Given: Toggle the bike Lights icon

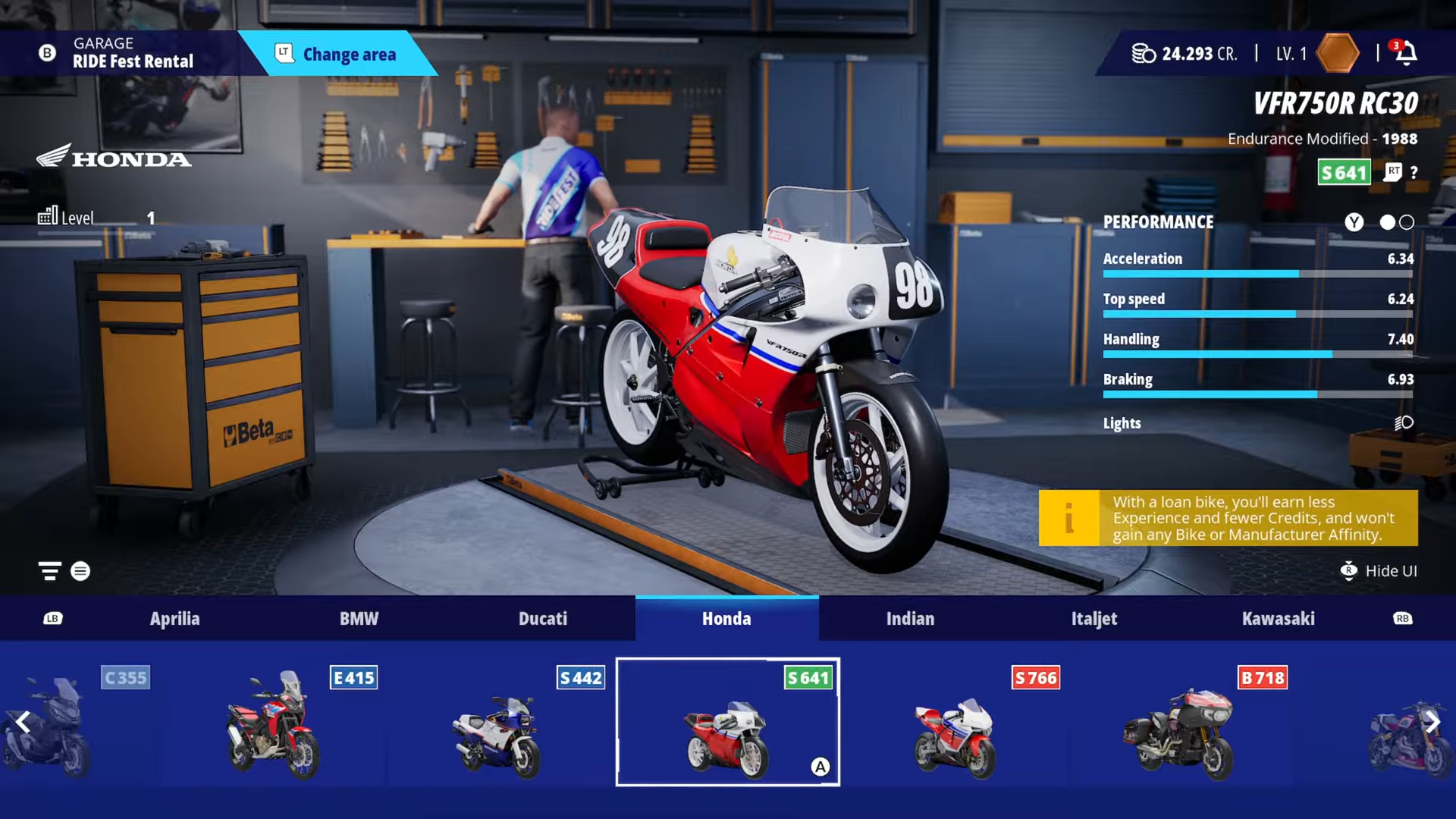Looking at the screenshot, I should pyautogui.click(x=1404, y=423).
